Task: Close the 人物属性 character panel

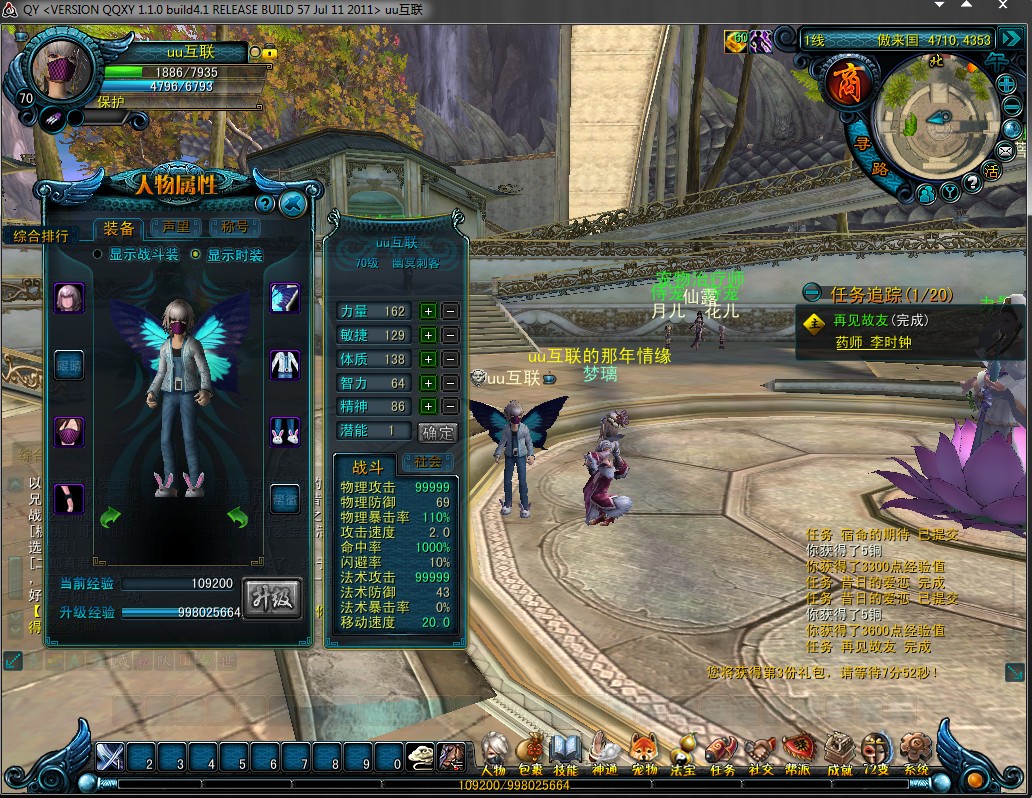Action: pos(292,205)
